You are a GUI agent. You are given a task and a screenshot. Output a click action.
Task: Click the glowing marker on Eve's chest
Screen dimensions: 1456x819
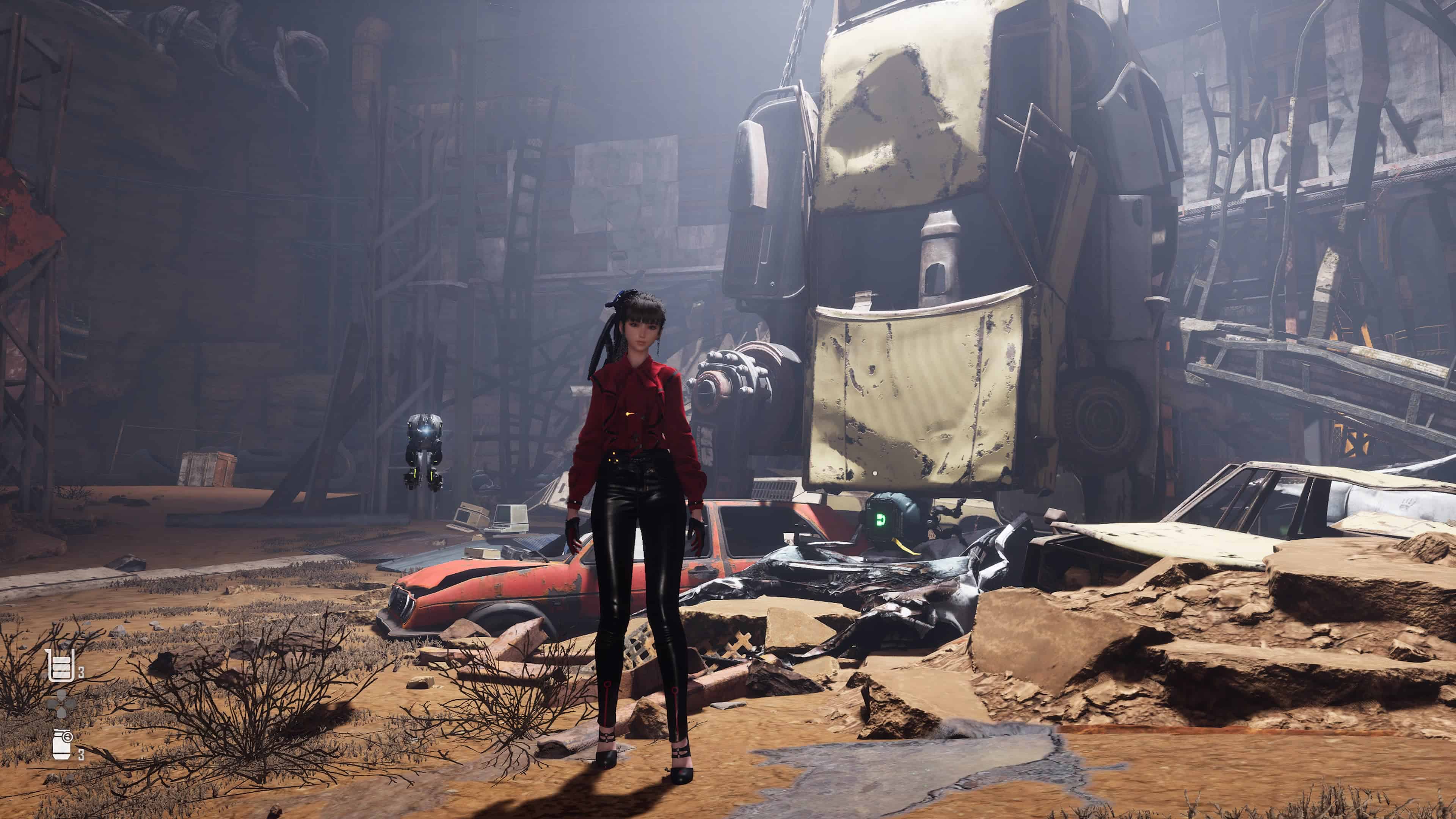pyautogui.click(x=629, y=414)
